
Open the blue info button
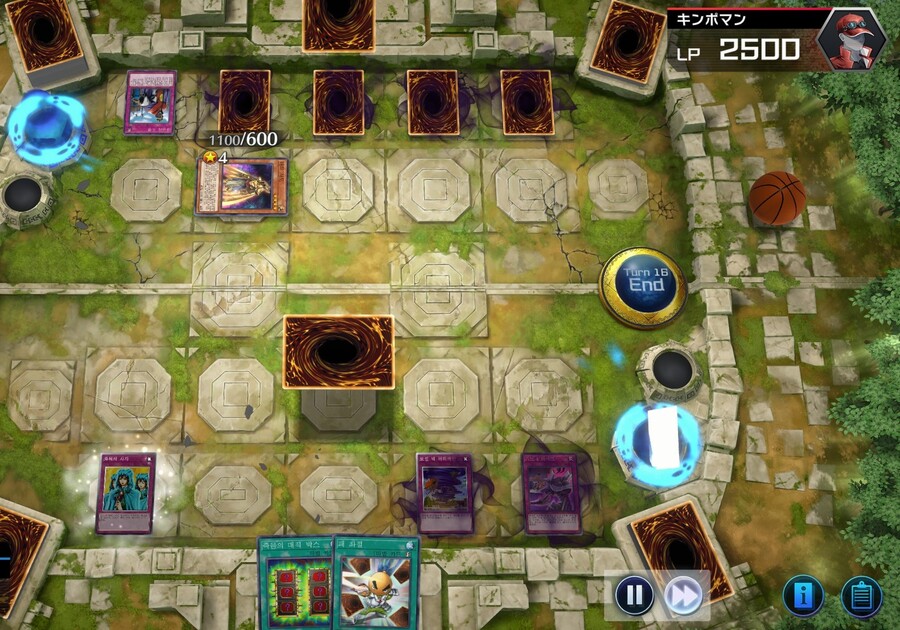coord(804,596)
